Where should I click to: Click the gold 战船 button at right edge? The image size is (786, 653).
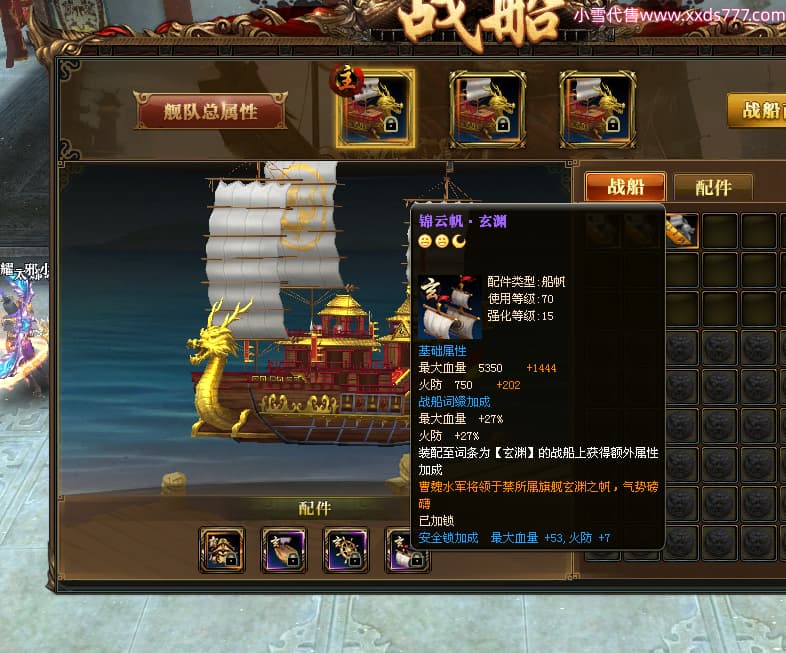coord(759,110)
